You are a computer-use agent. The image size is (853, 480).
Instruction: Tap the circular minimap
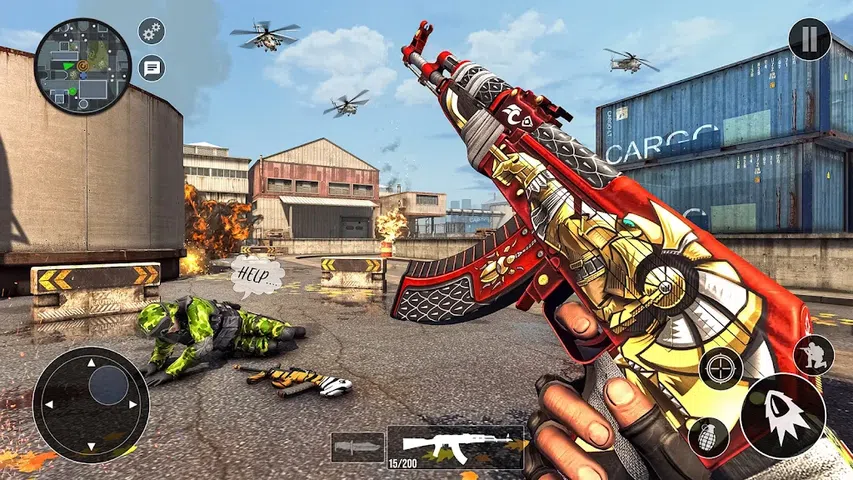click(83, 65)
